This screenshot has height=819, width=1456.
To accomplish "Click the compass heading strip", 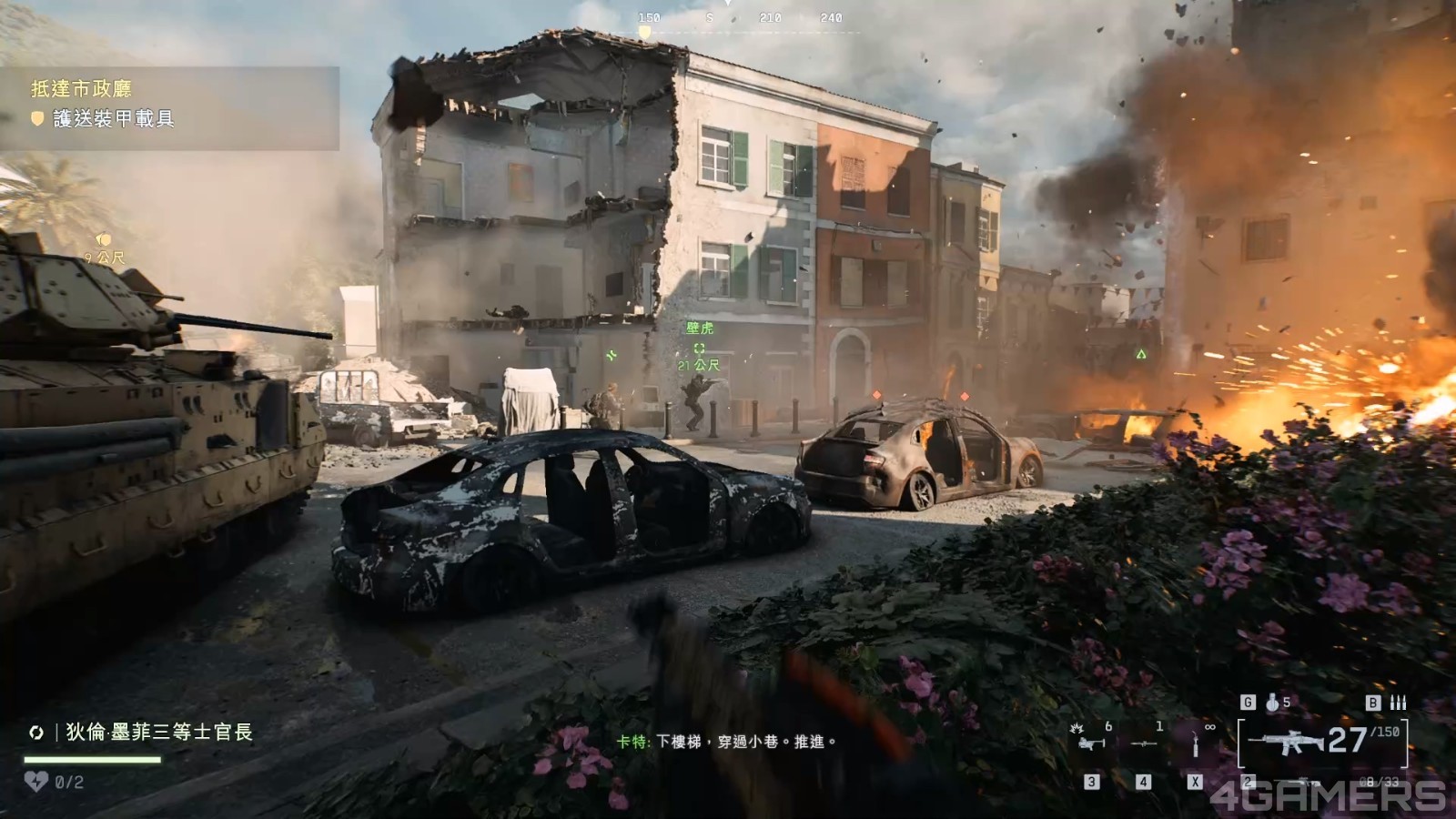I will click(739, 18).
